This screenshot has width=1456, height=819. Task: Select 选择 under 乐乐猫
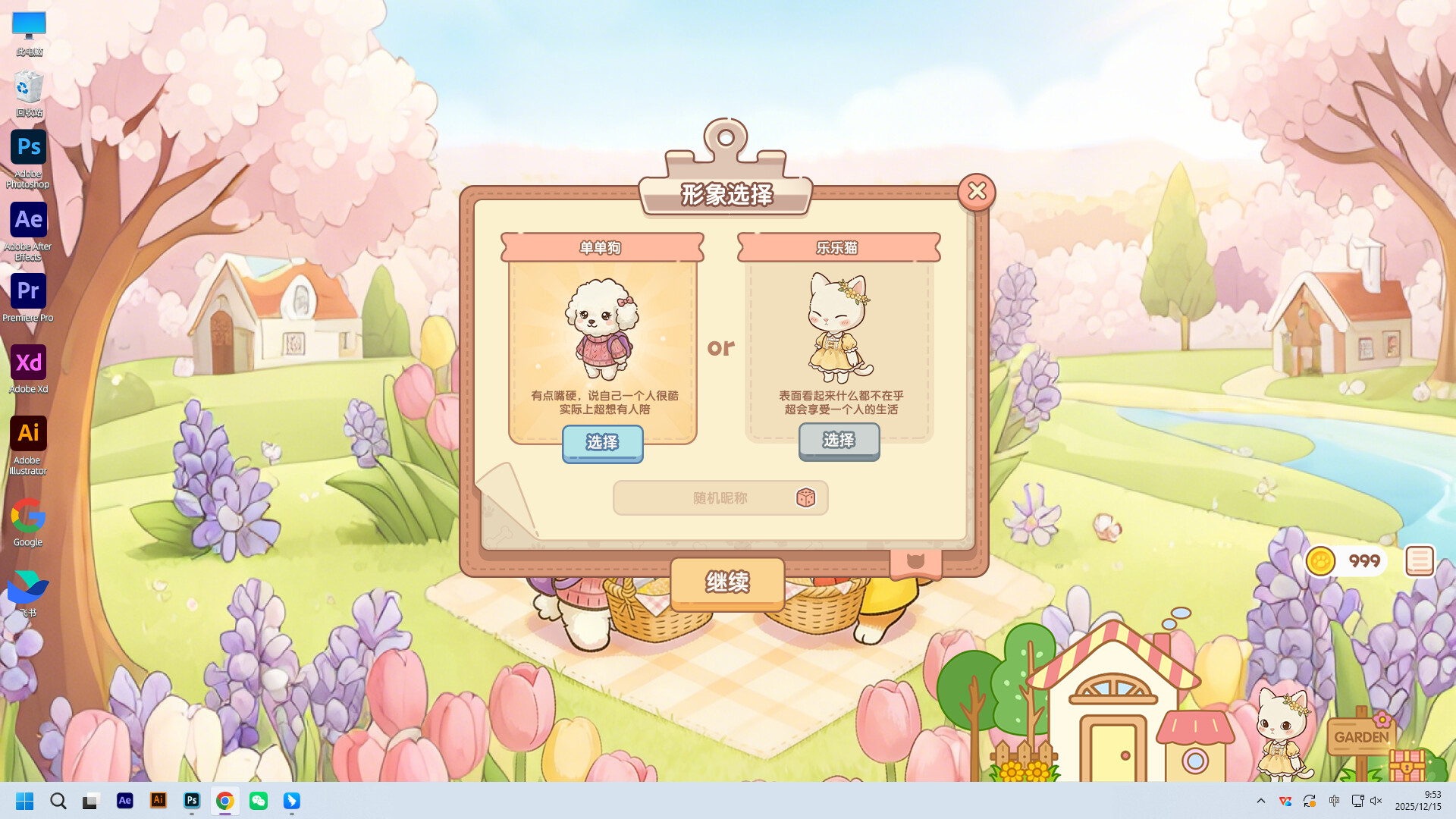click(839, 442)
